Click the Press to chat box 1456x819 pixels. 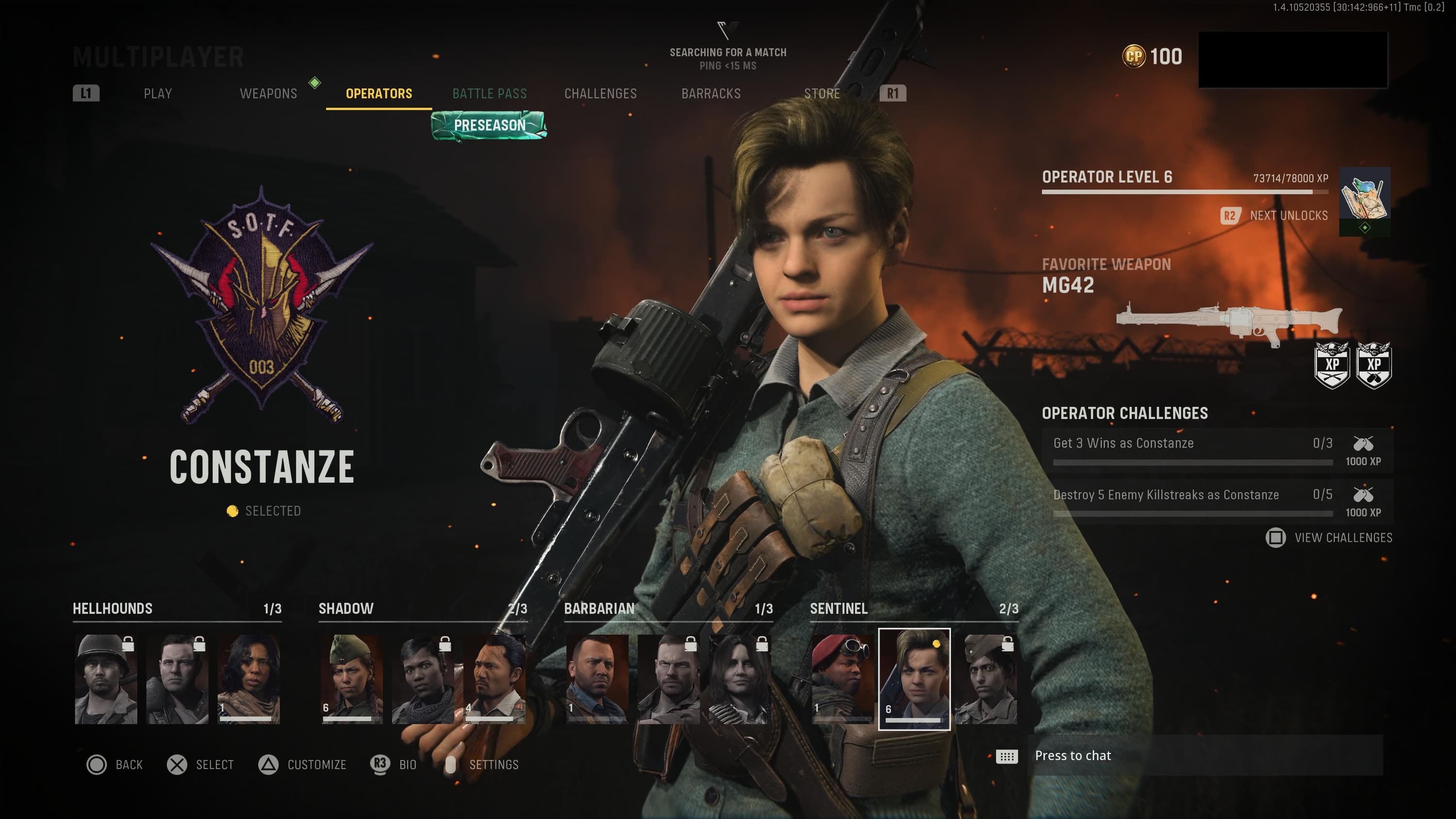click(x=1204, y=756)
